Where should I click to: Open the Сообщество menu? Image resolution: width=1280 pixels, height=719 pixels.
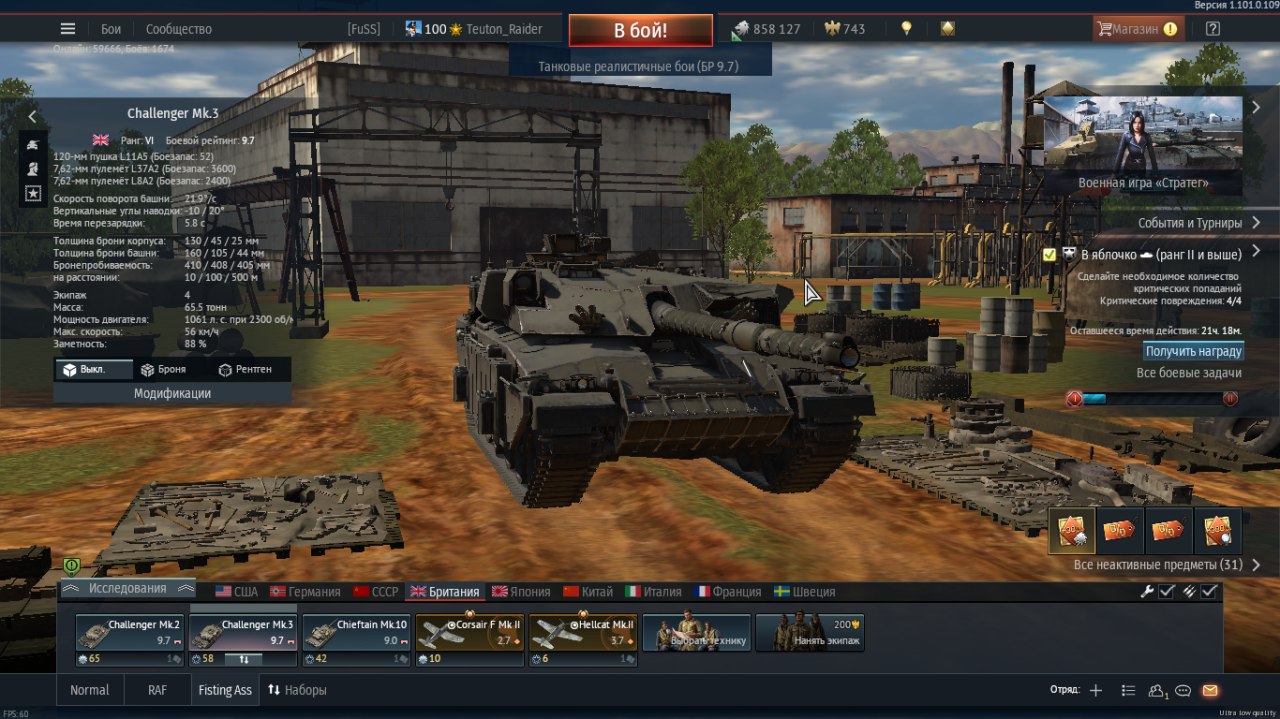click(179, 29)
